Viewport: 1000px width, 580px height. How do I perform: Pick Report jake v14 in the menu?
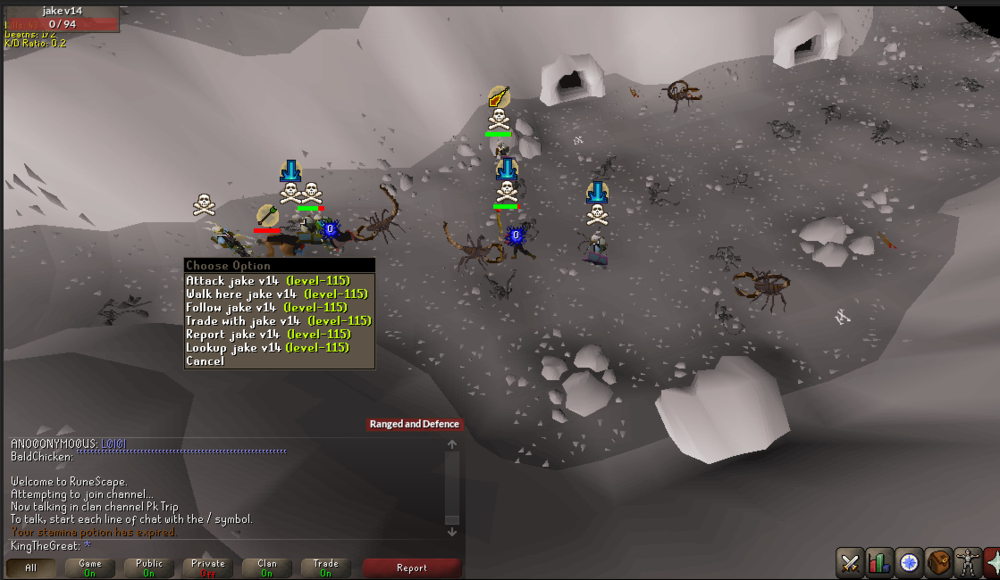(x=268, y=334)
